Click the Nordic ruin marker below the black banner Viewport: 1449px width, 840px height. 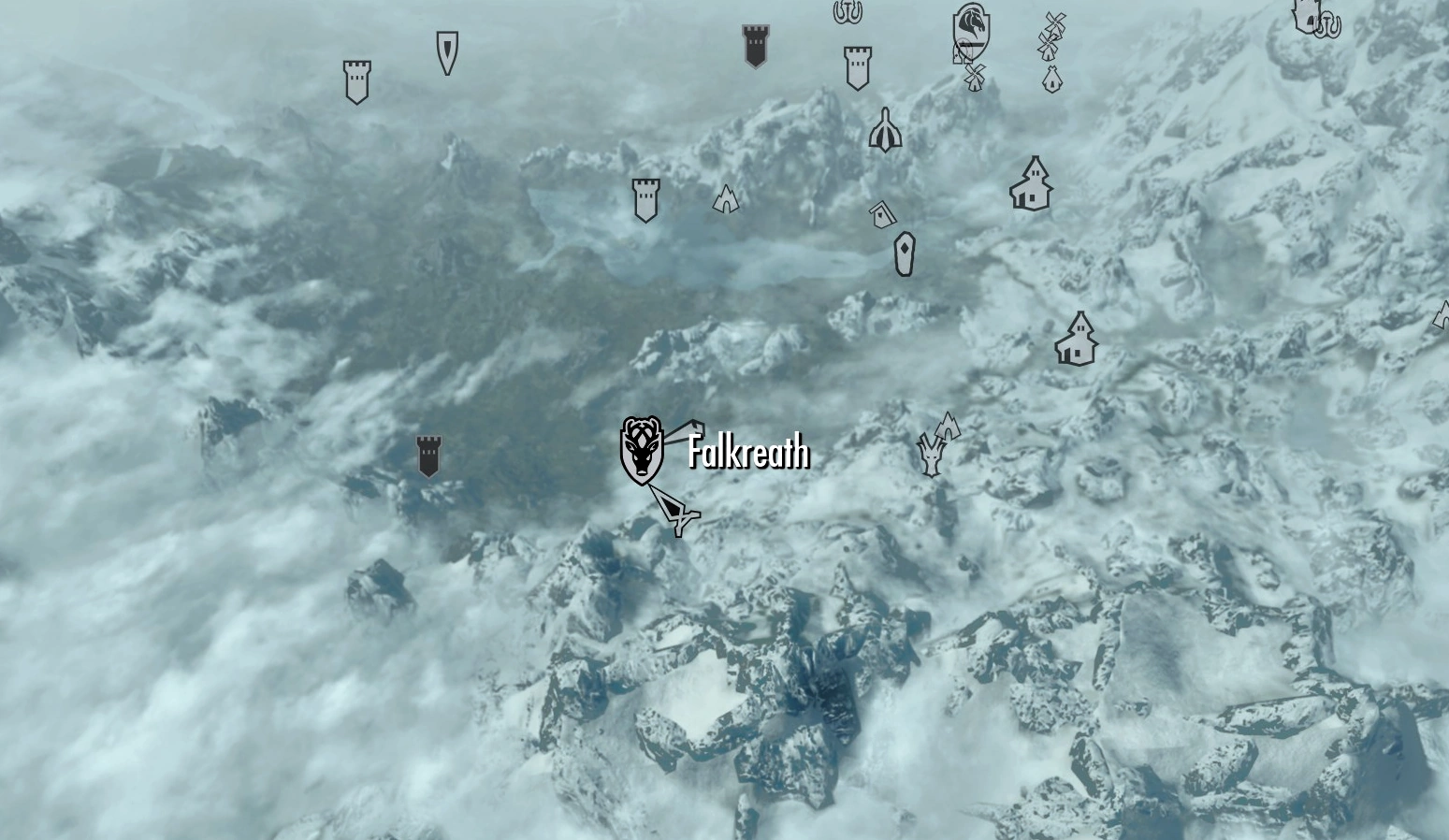pyautogui.click(x=883, y=131)
